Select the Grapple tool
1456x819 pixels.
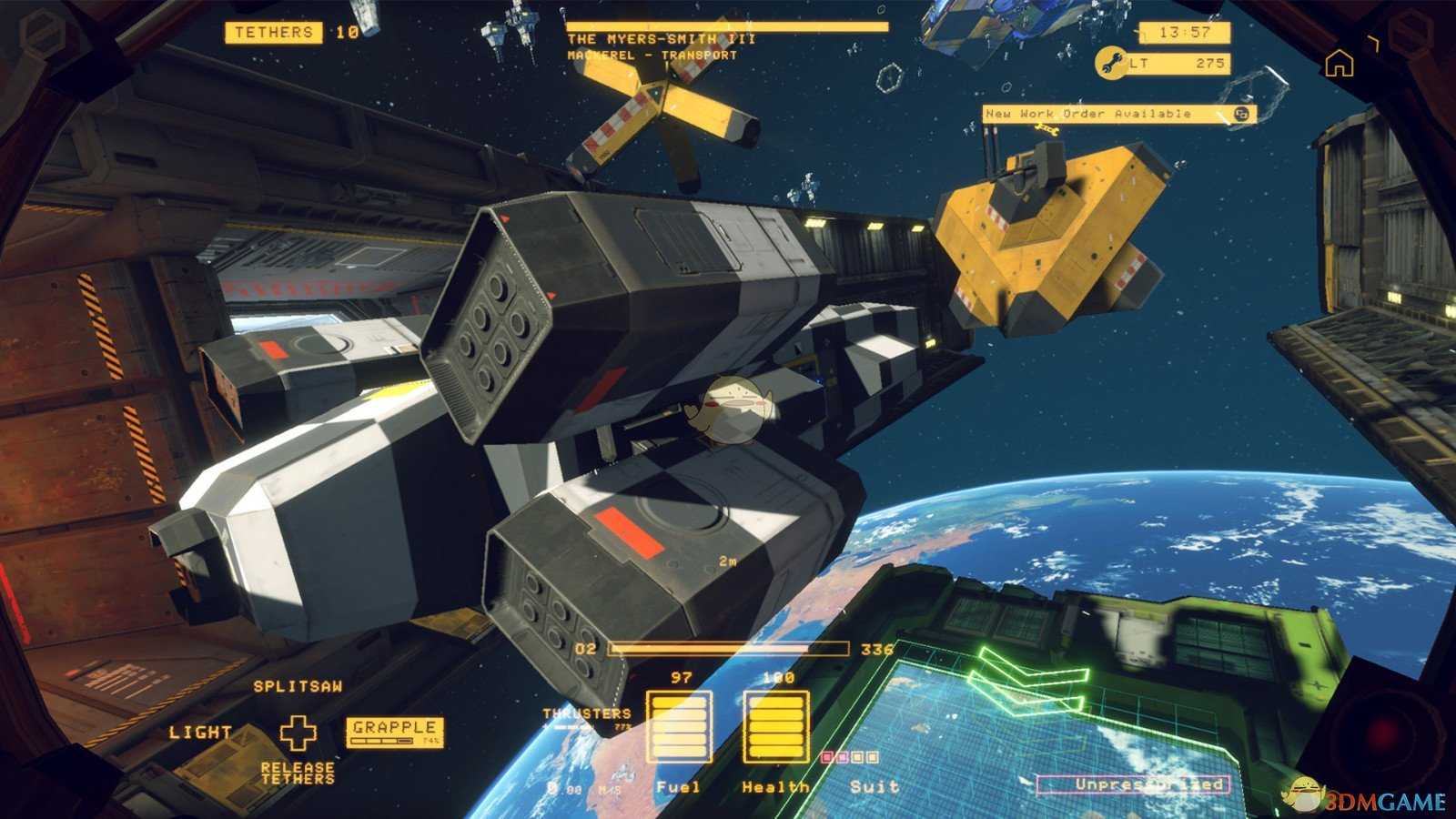point(395,730)
